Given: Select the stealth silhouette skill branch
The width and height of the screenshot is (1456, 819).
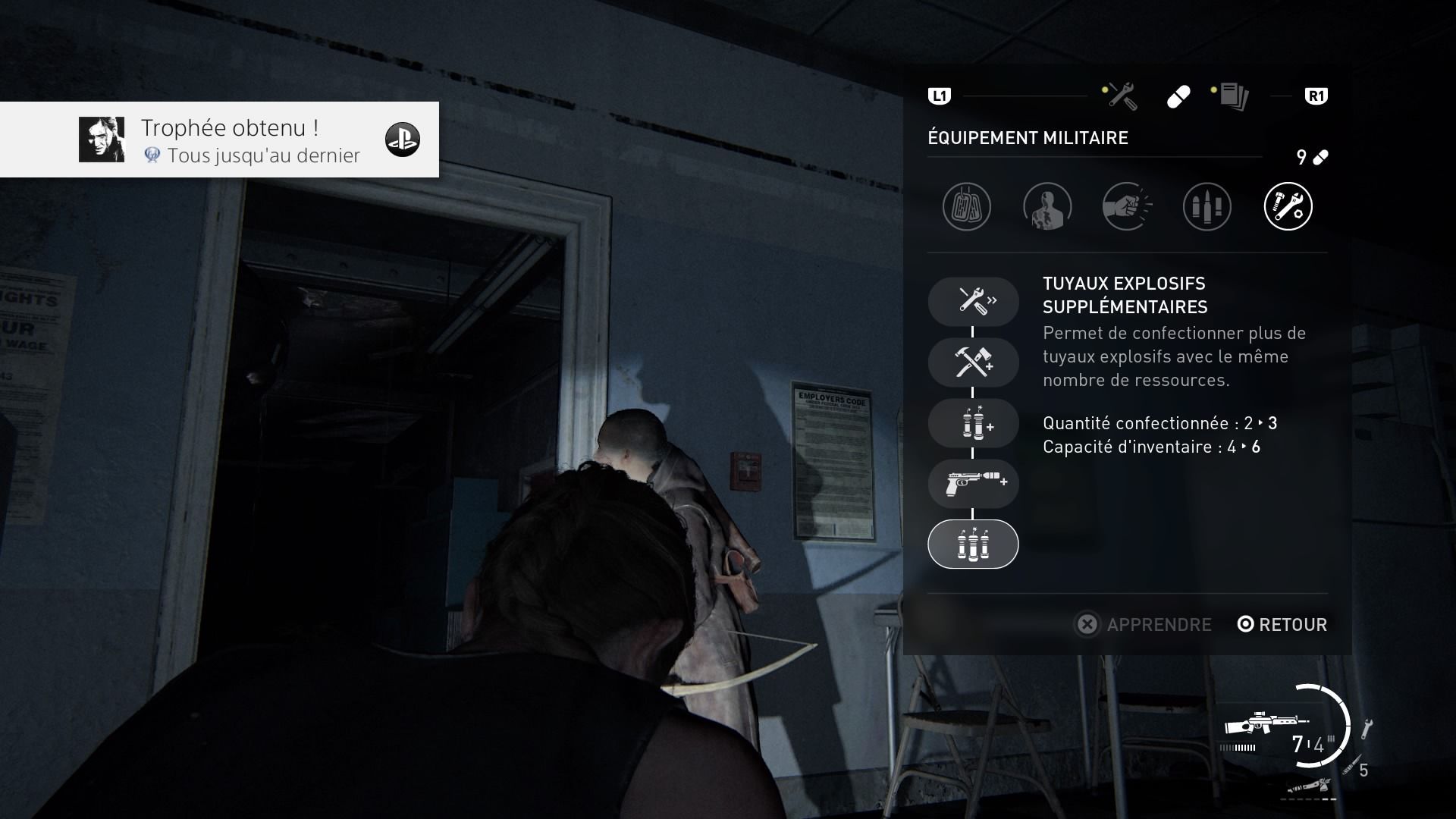Looking at the screenshot, I should (1047, 206).
